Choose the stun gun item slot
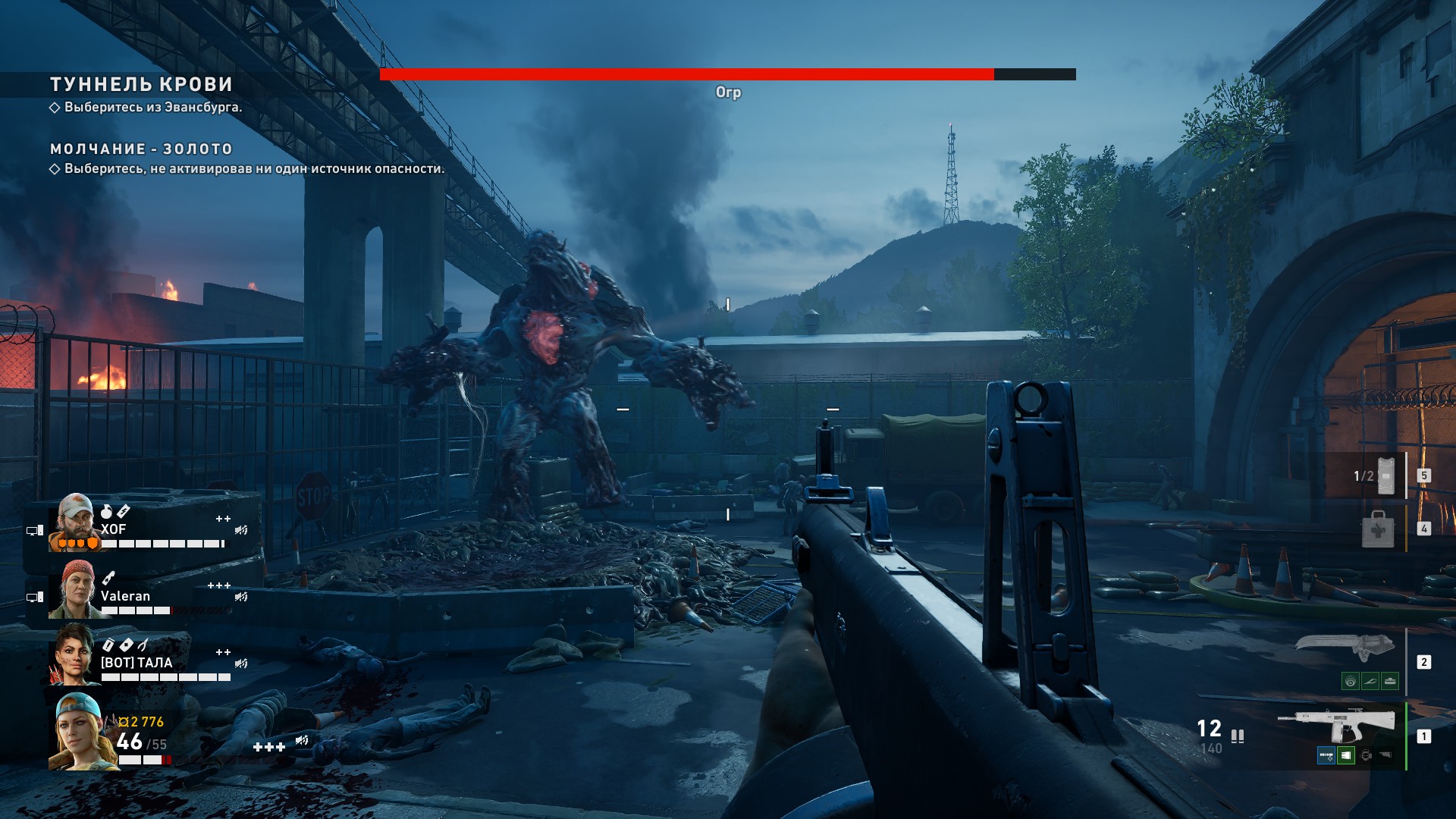Viewport: 1456px width, 819px height. pos(1385,476)
